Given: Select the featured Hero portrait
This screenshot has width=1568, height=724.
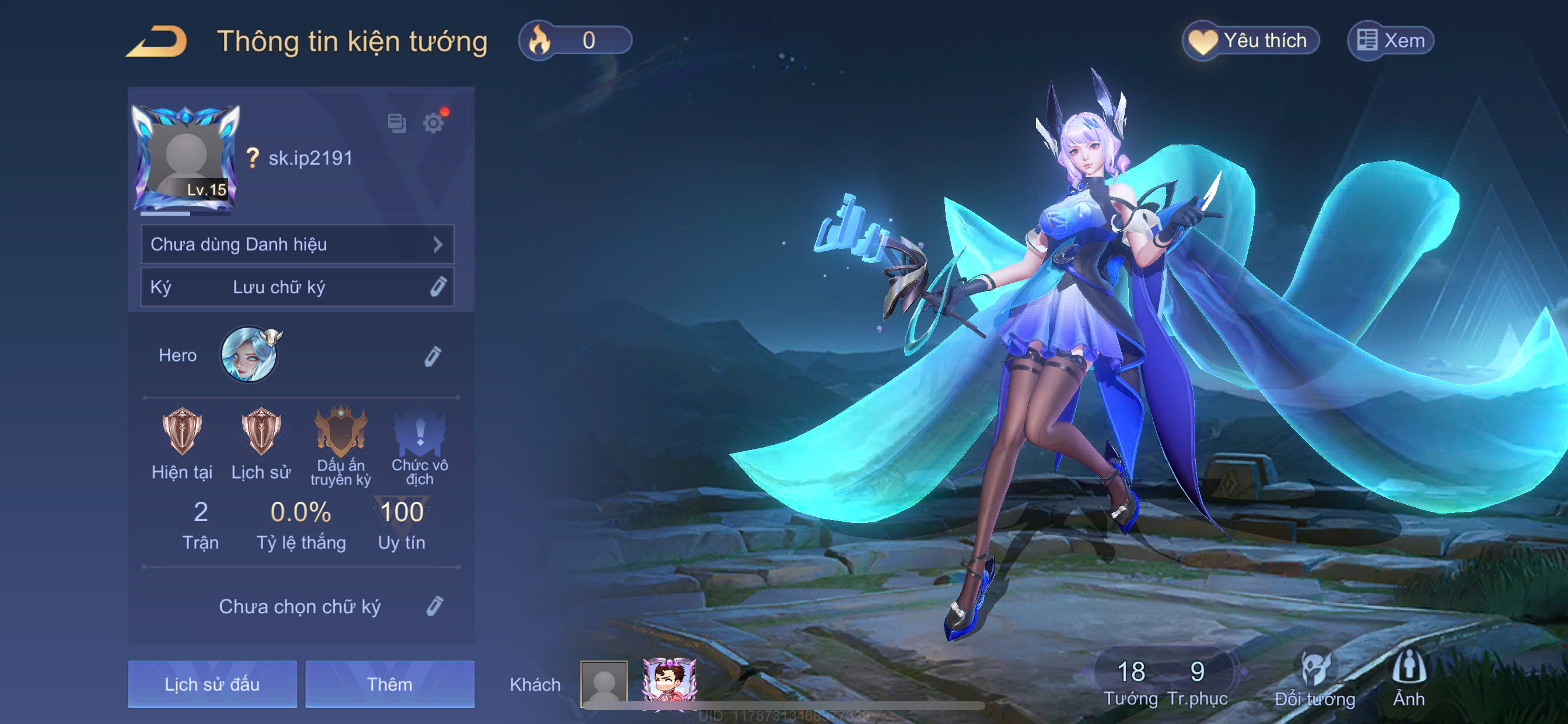Looking at the screenshot, I should 249,354.
